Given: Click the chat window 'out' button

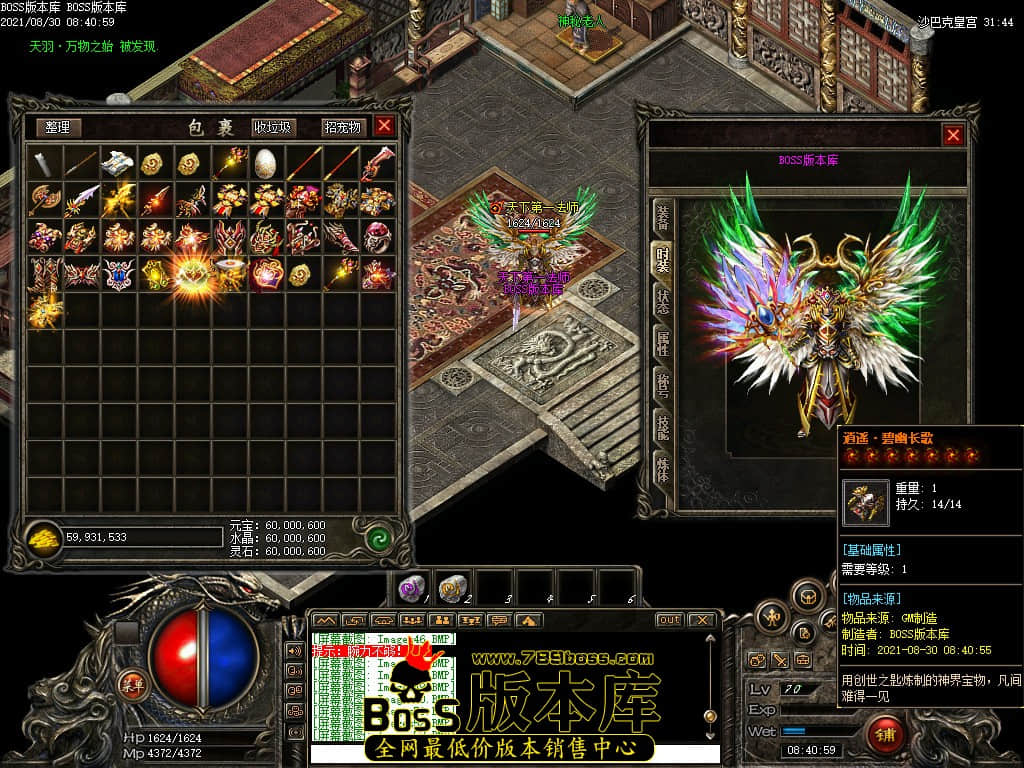Looking at the screenshot, I should pyautogui.click(x=669, y=620).
